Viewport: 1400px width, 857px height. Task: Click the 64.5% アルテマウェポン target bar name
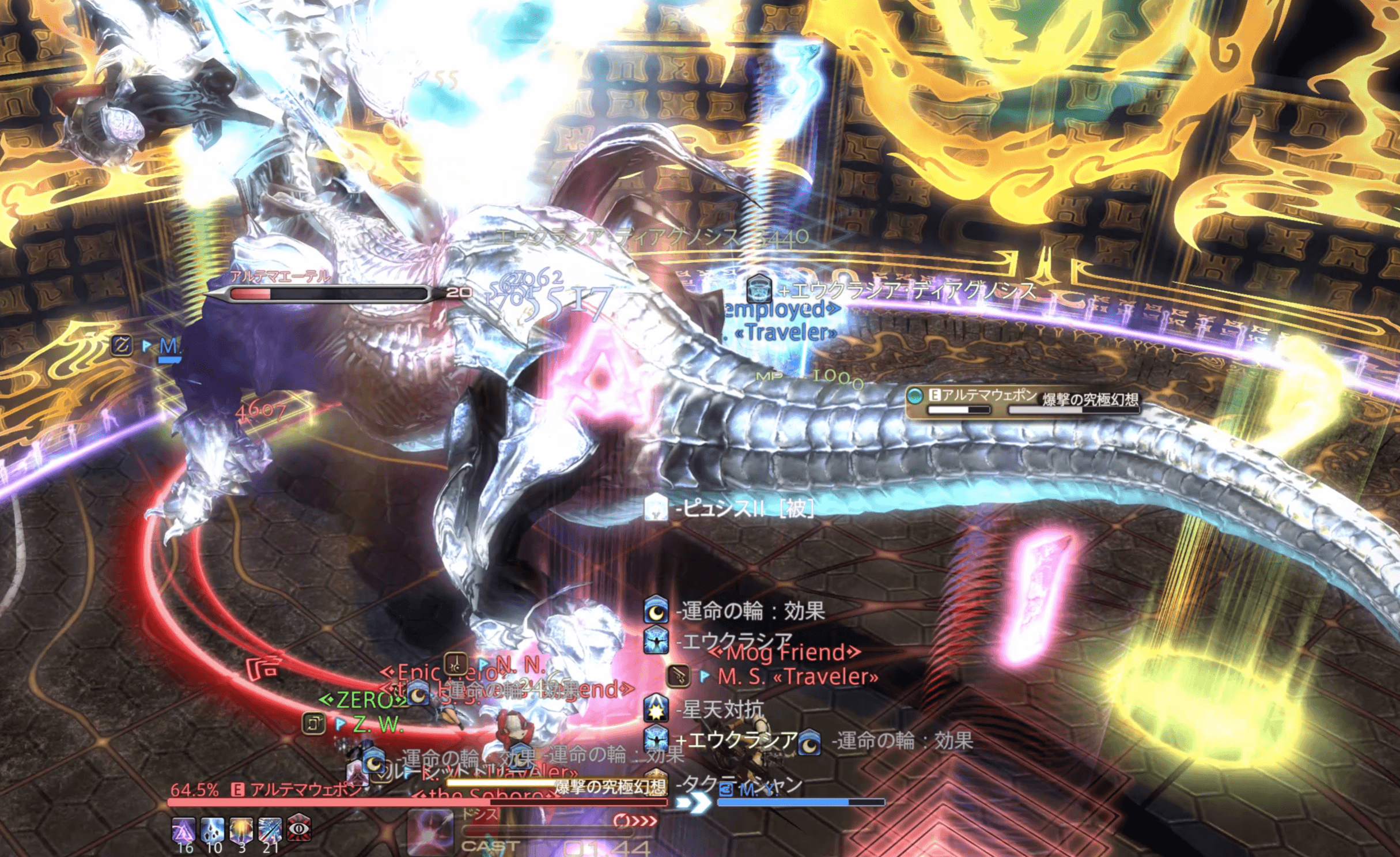(306, 790)
